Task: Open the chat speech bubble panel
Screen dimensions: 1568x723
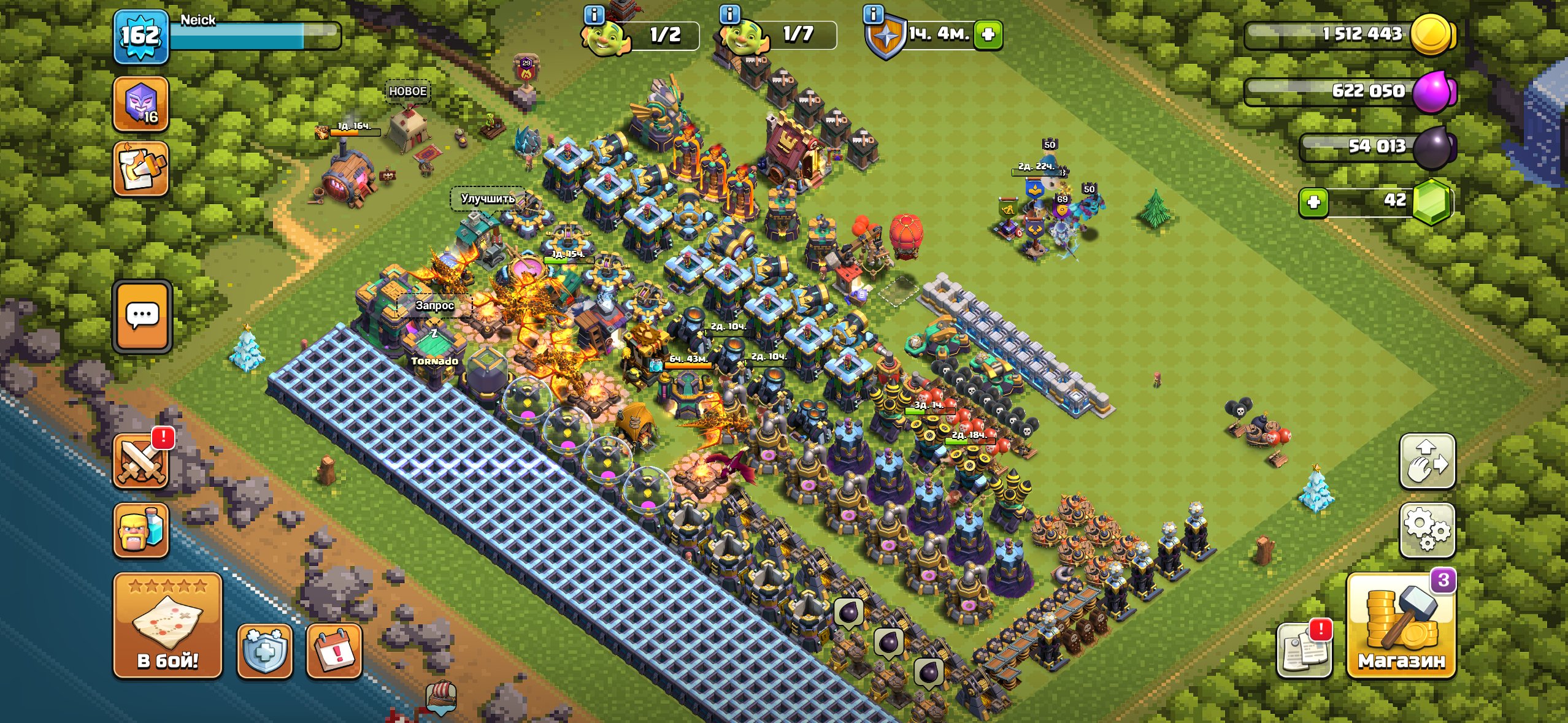Action: click(x=142, y=316)
